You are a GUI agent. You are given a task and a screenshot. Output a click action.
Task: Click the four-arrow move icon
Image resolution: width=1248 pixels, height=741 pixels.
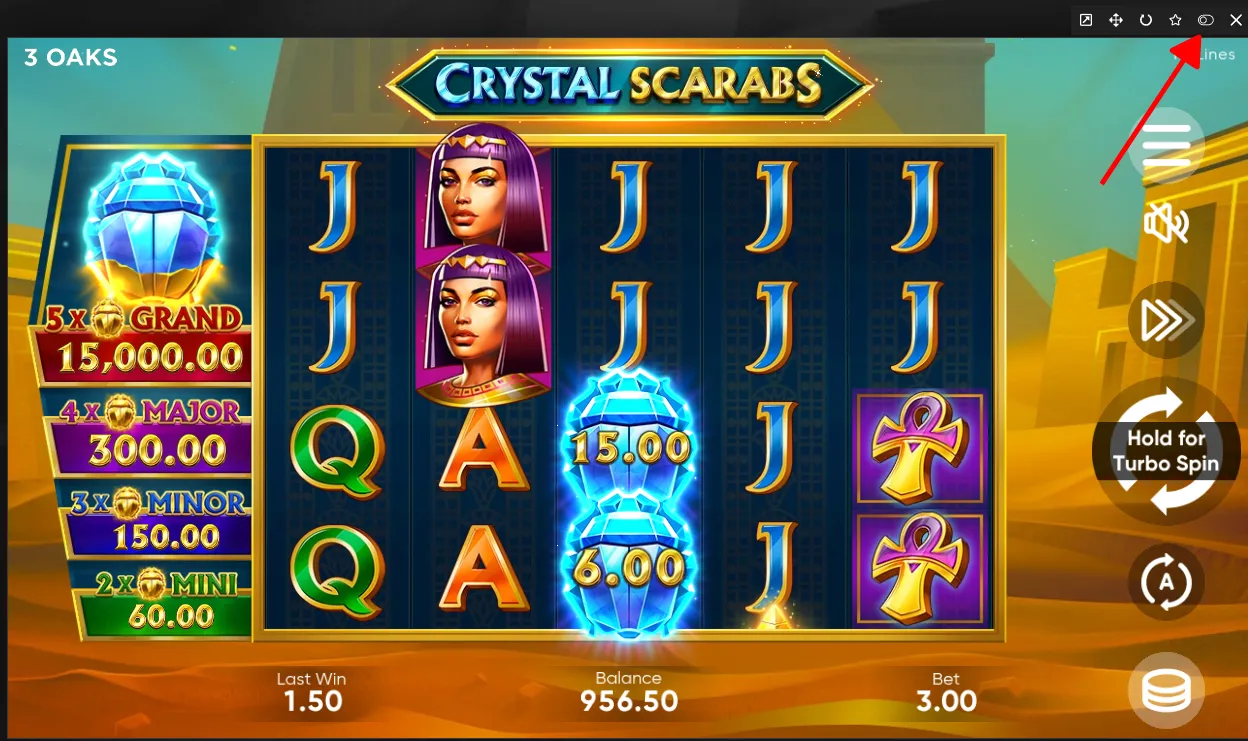[1116, 20]
